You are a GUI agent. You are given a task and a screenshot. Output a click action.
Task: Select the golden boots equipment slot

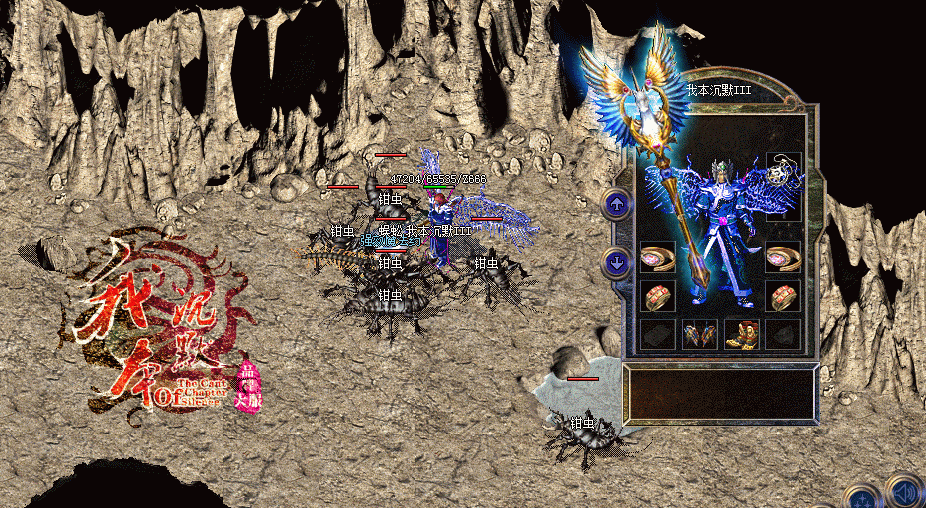point(741,334)
